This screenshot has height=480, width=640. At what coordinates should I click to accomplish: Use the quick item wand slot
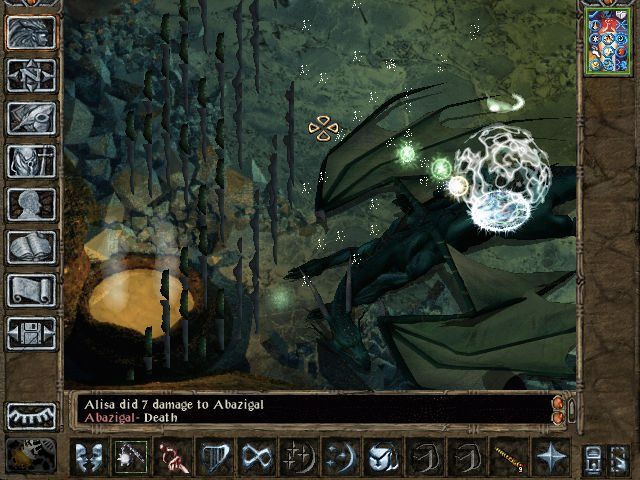click(509, 457)
